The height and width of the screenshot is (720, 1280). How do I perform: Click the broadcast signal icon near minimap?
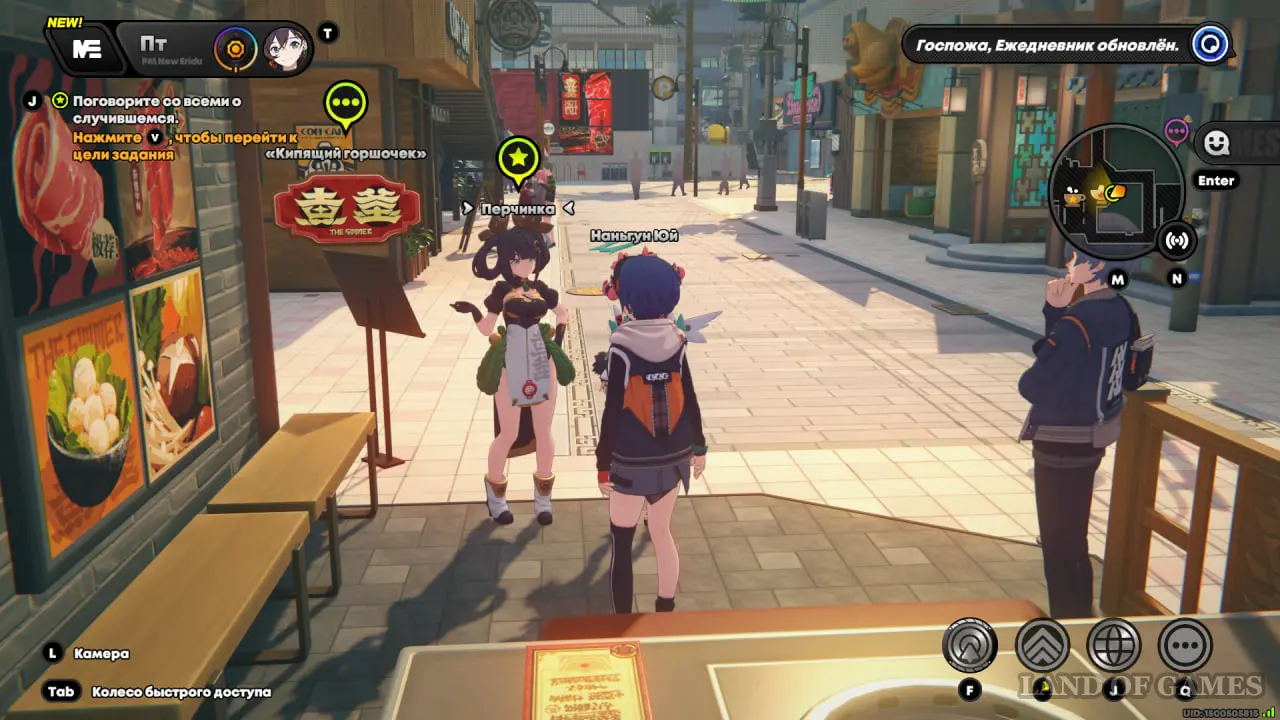point(1177,240)
